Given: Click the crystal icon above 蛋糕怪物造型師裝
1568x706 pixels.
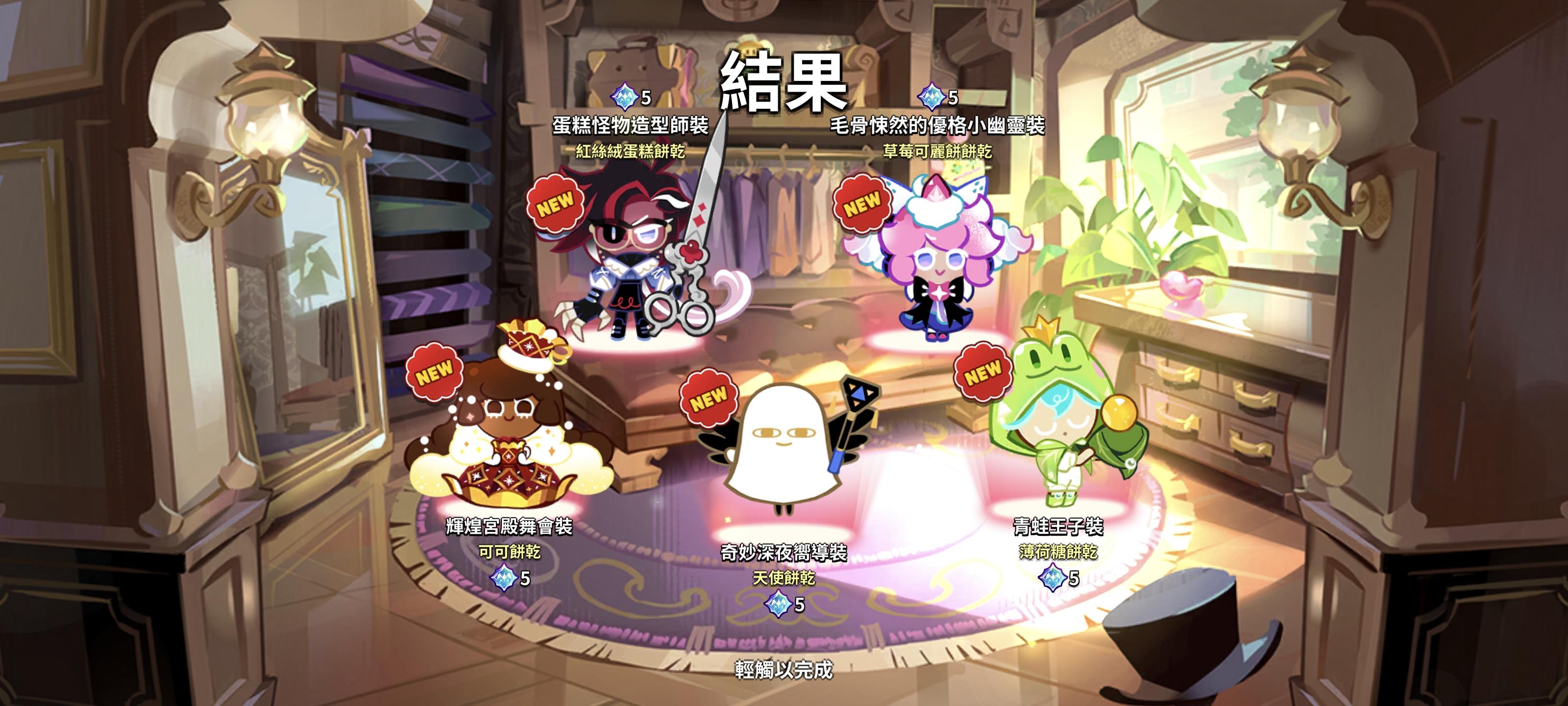Looking at the screenshot, I should [624, 95].
